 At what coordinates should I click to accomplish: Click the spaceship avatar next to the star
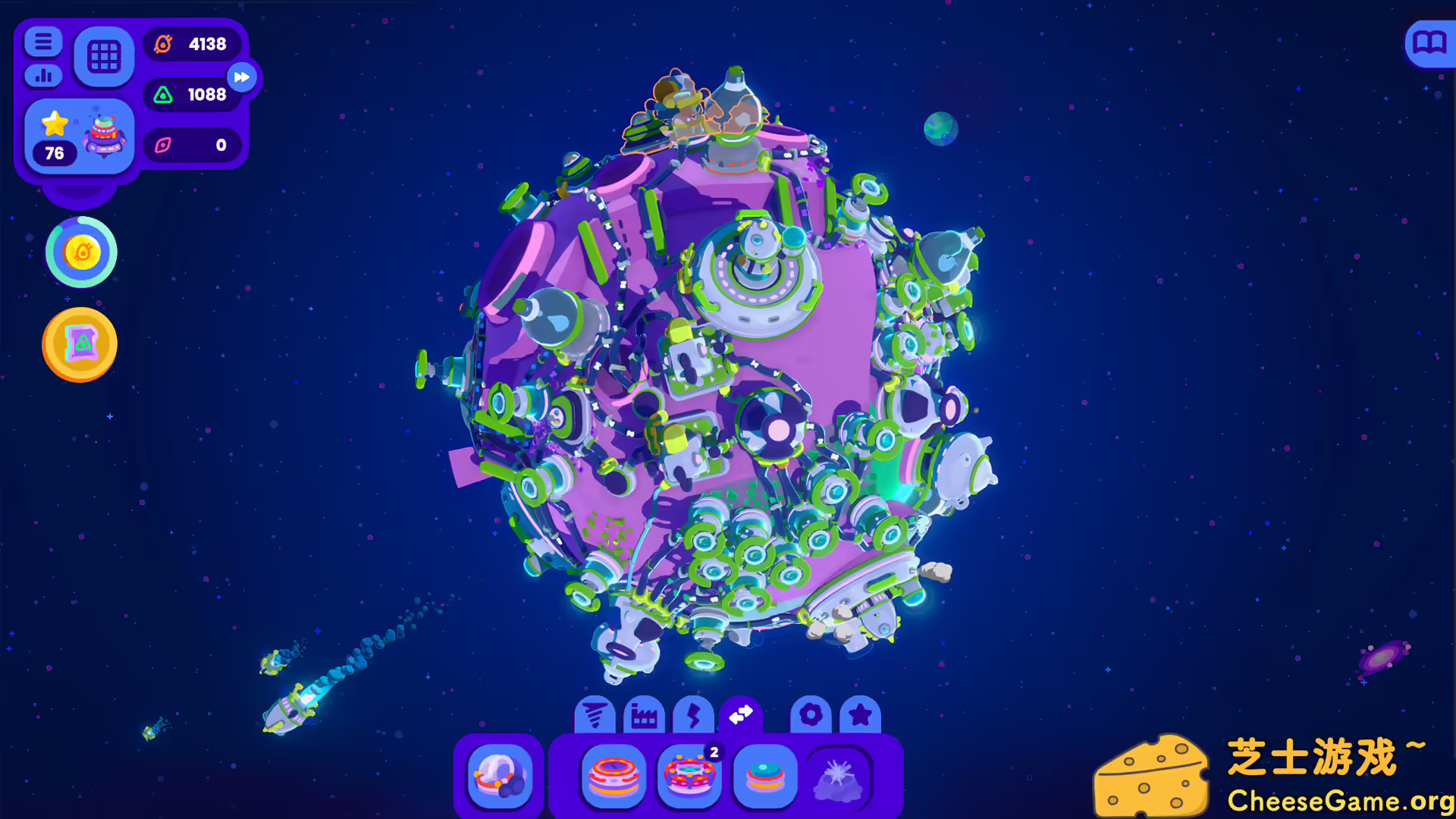coord(104,136)
